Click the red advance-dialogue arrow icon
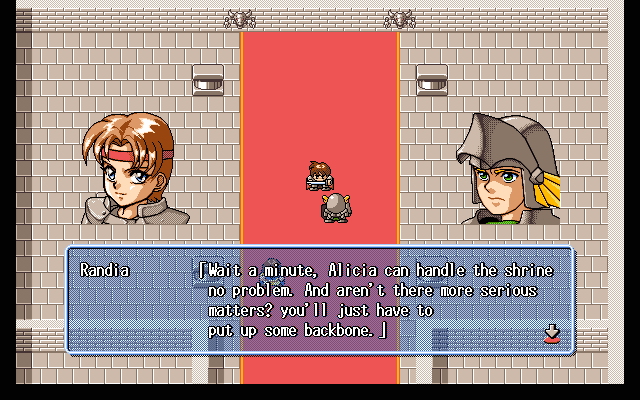Screen dimensions: 640x400 click(550, 333)
